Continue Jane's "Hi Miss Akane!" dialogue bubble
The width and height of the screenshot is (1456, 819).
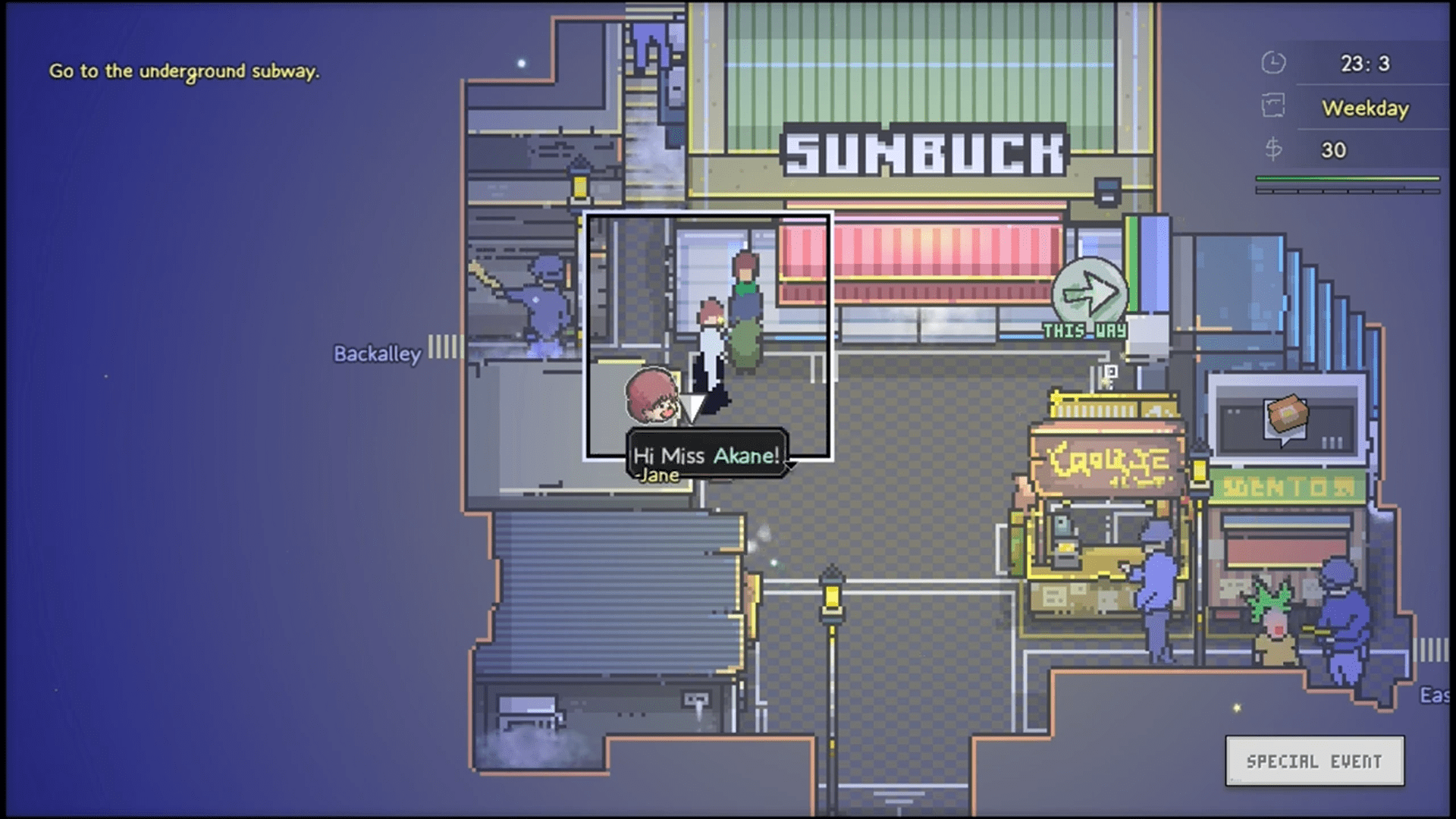[x=707, y=456]
